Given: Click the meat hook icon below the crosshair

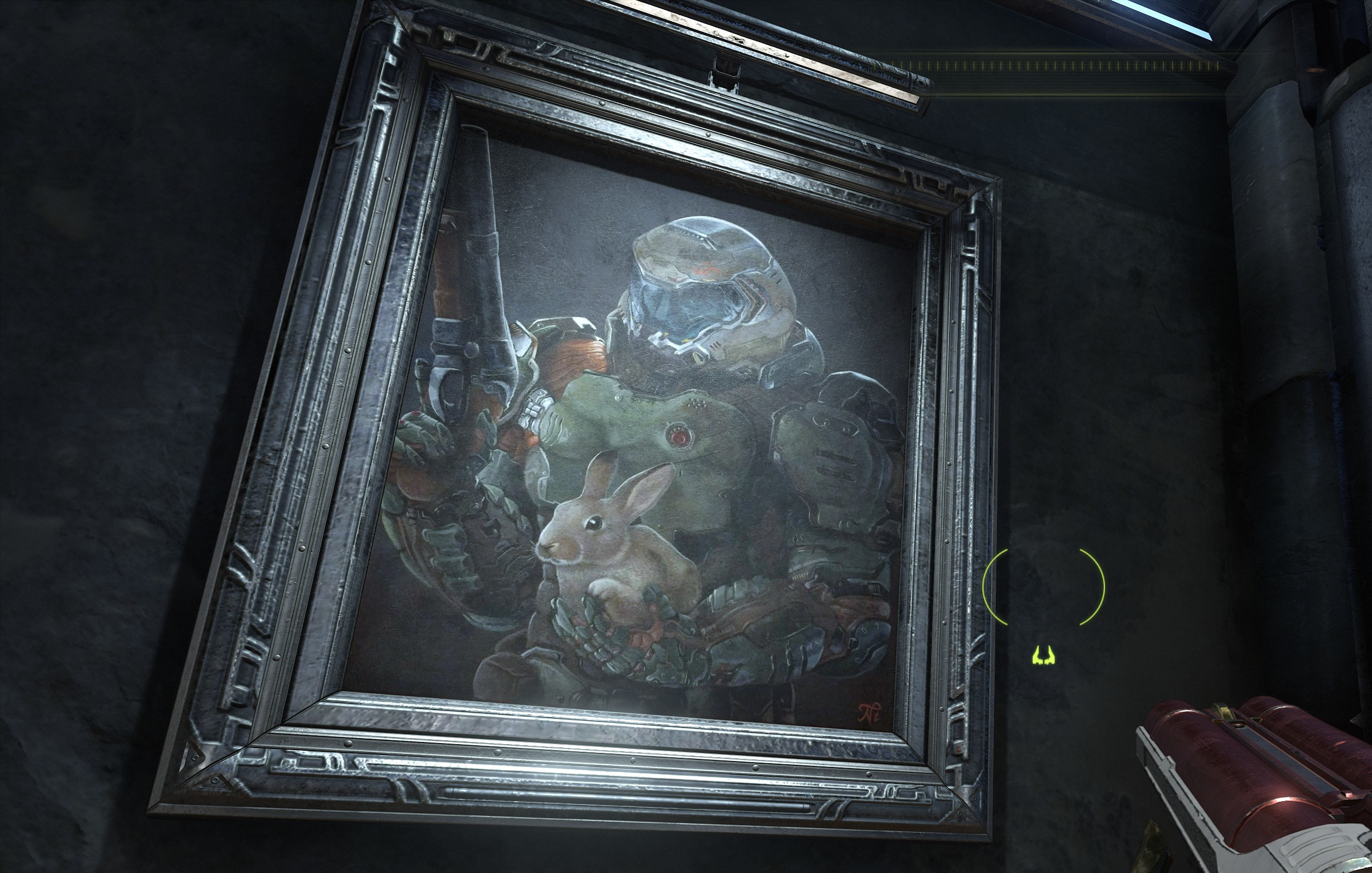Looking at the screenshot, I should [1043, 656].
